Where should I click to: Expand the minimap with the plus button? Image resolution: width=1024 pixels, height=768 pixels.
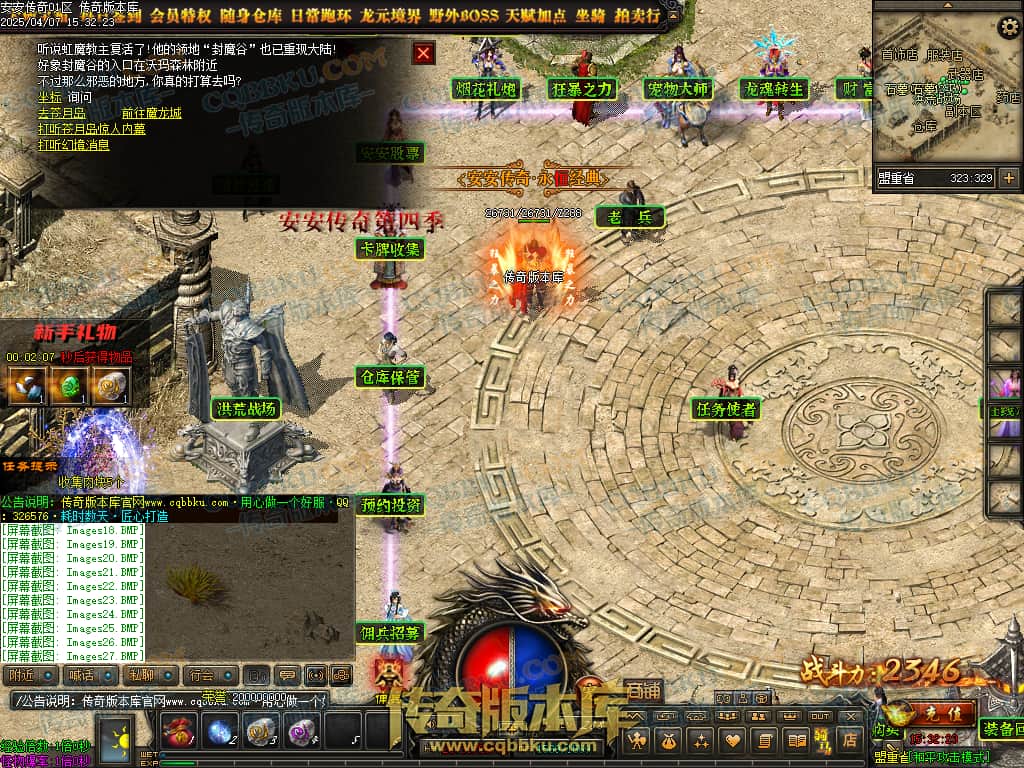point(1008,178)
